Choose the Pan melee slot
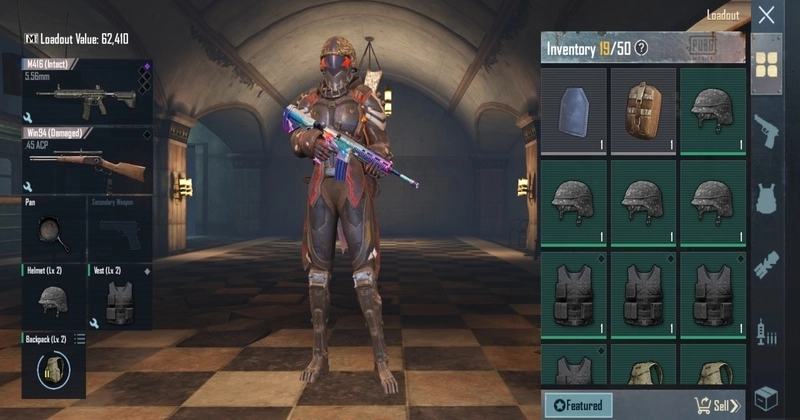The image size is (800, 420). [x=53, y=229]
